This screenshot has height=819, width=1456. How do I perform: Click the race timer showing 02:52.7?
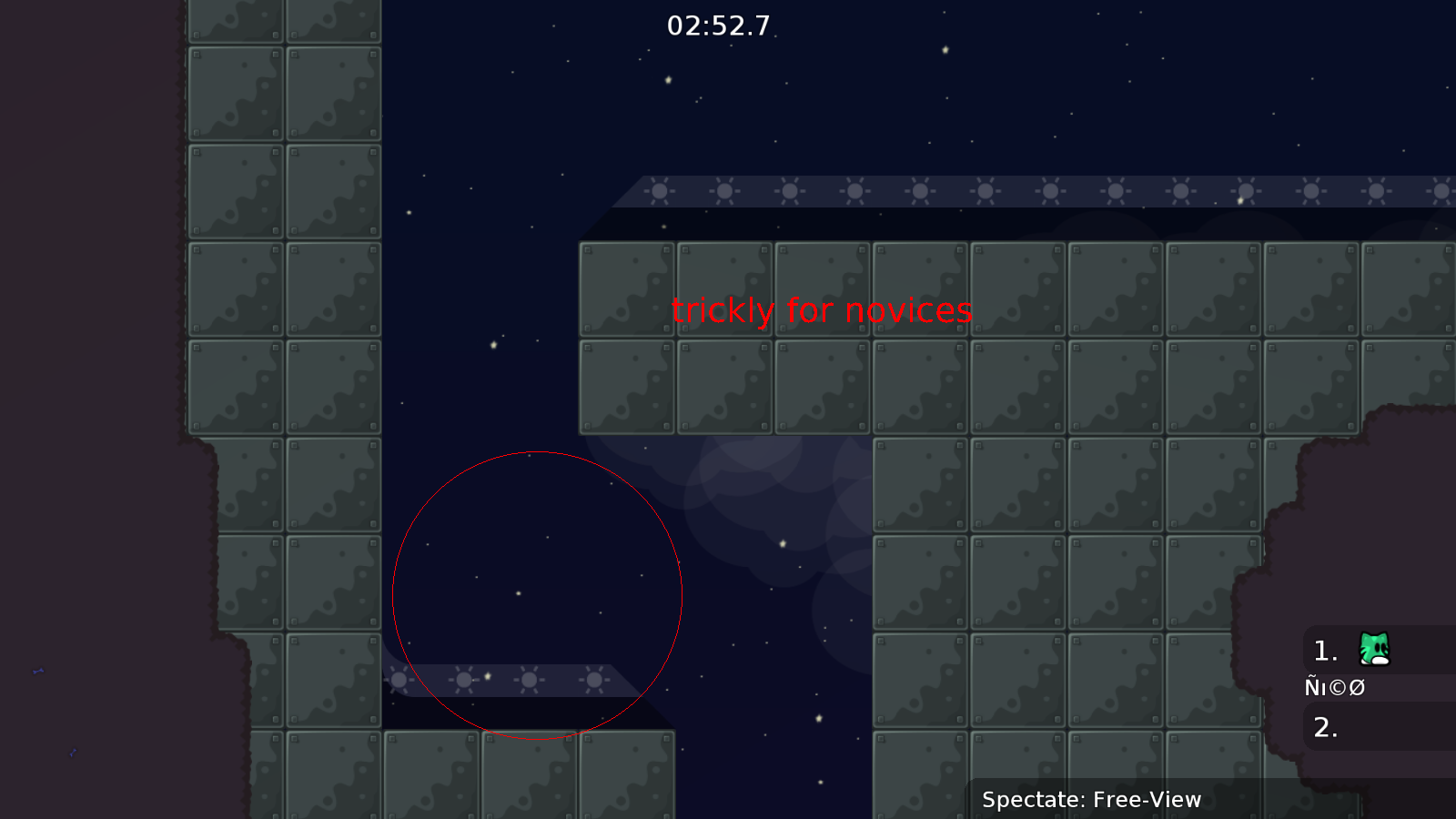point(718,26)
